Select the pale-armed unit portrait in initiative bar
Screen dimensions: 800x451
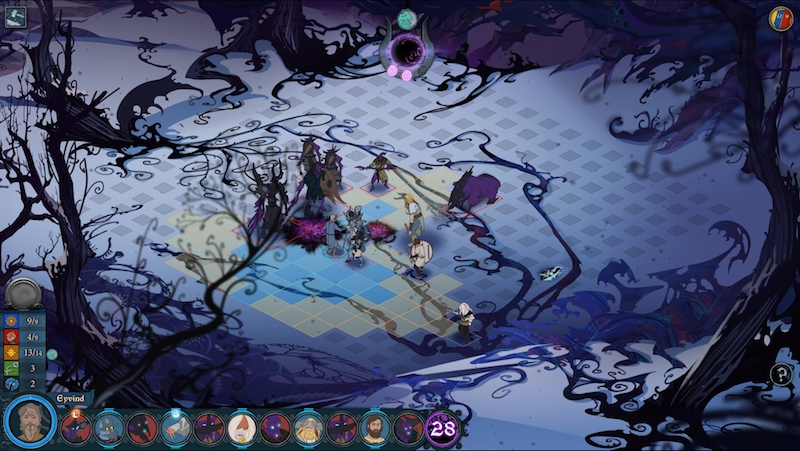click(x=175, y=429)
